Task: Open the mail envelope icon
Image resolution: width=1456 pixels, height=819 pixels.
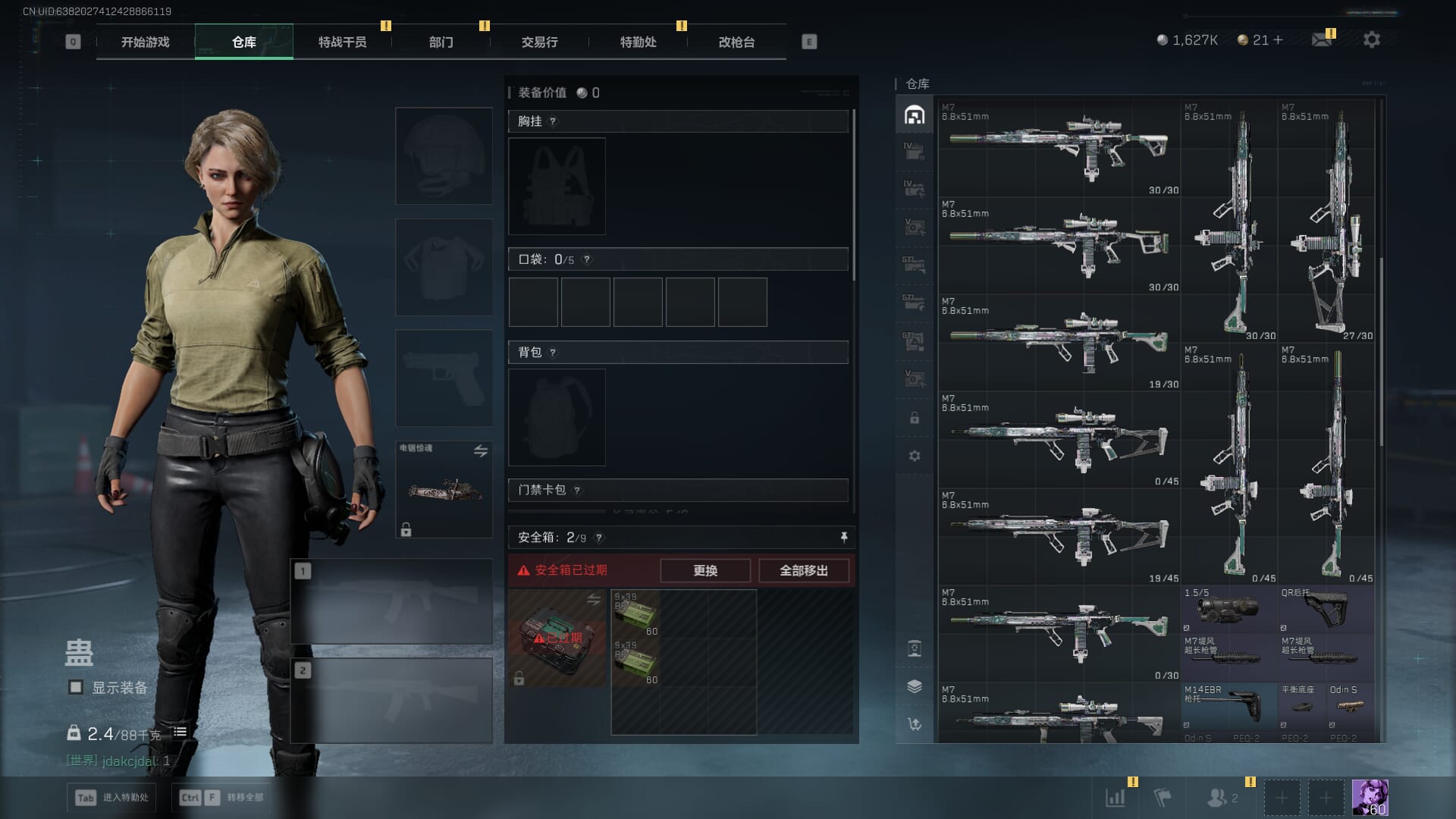Action: pos(1321,40)
